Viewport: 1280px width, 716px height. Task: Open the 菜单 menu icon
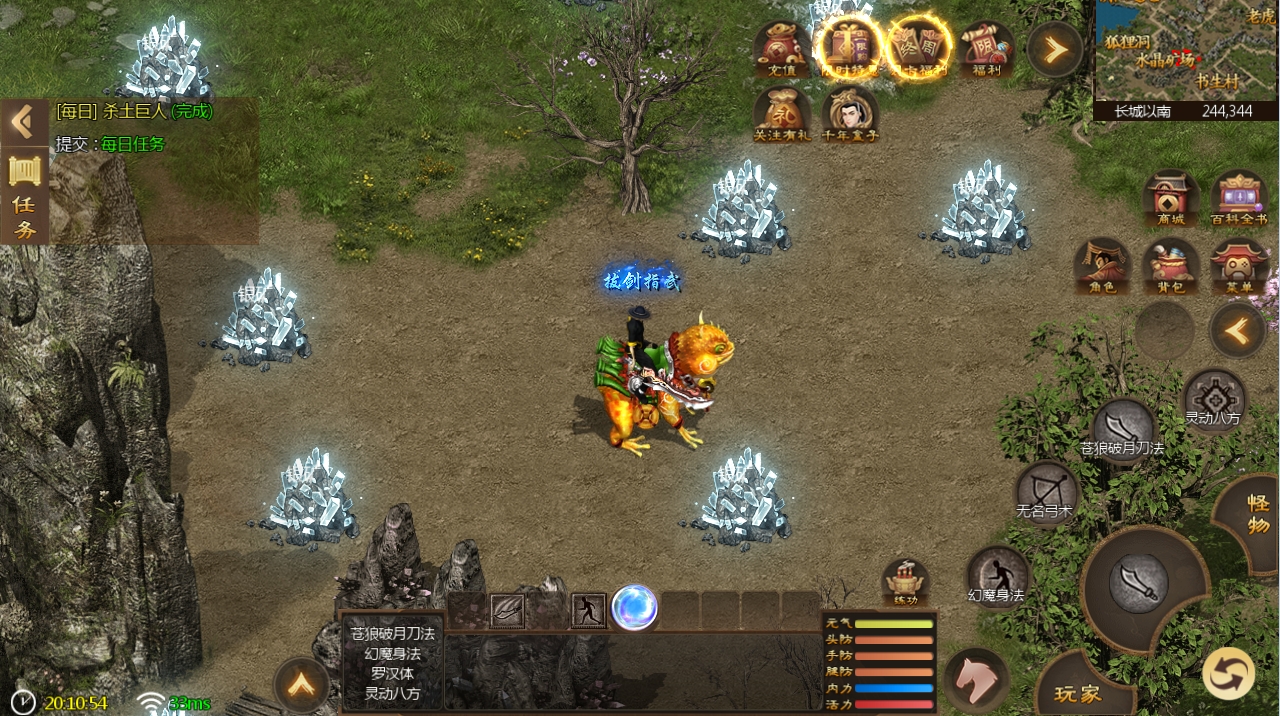[x=1239, y=266]
